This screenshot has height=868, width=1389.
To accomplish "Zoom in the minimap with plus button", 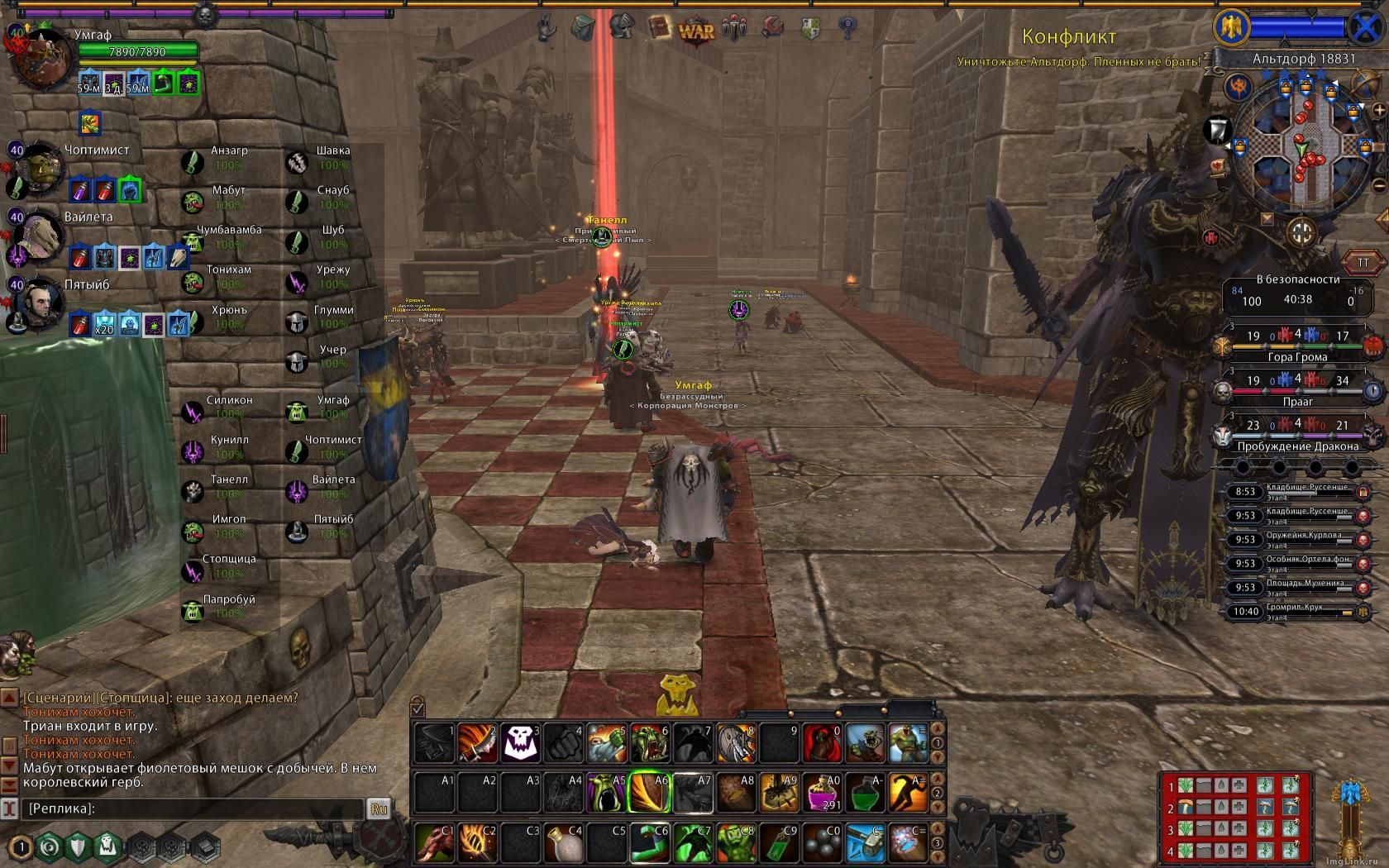I will tap(1379, 109).
